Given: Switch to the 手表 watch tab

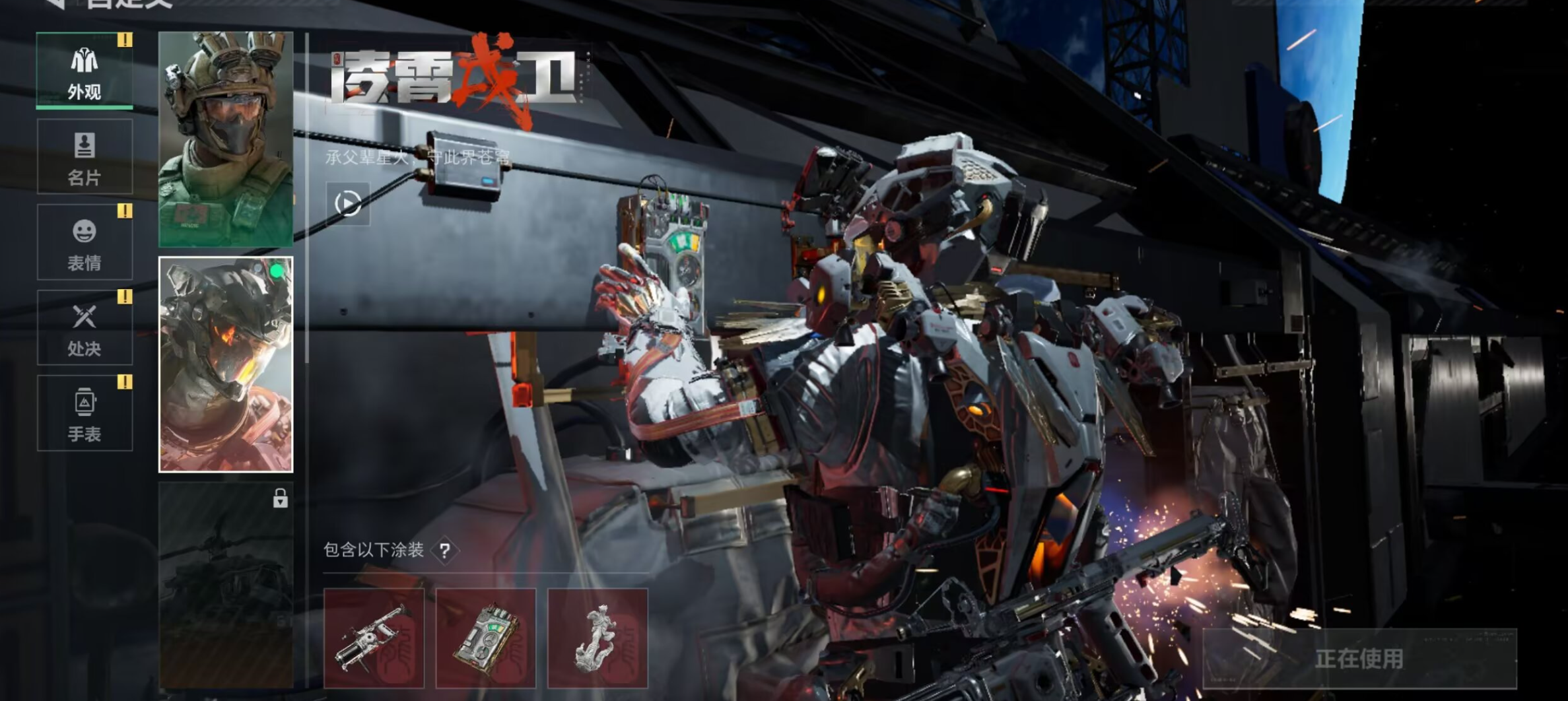Looking at the screenshot, I should coord(85,414).
